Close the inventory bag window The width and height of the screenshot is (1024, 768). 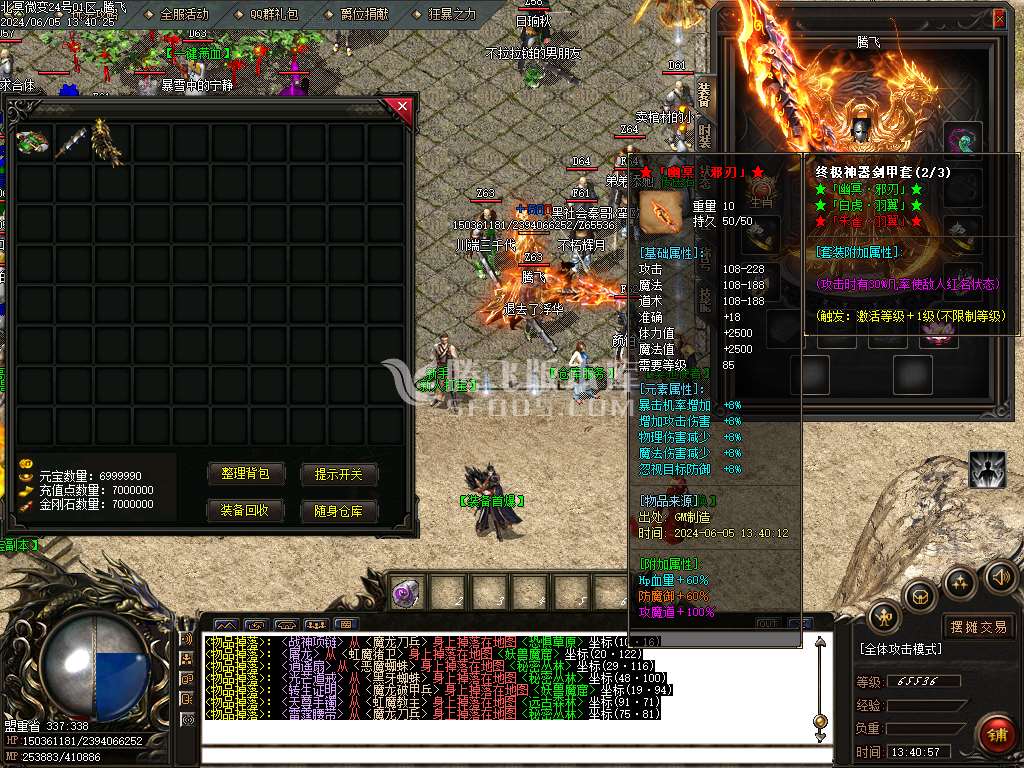pos(402,106)
